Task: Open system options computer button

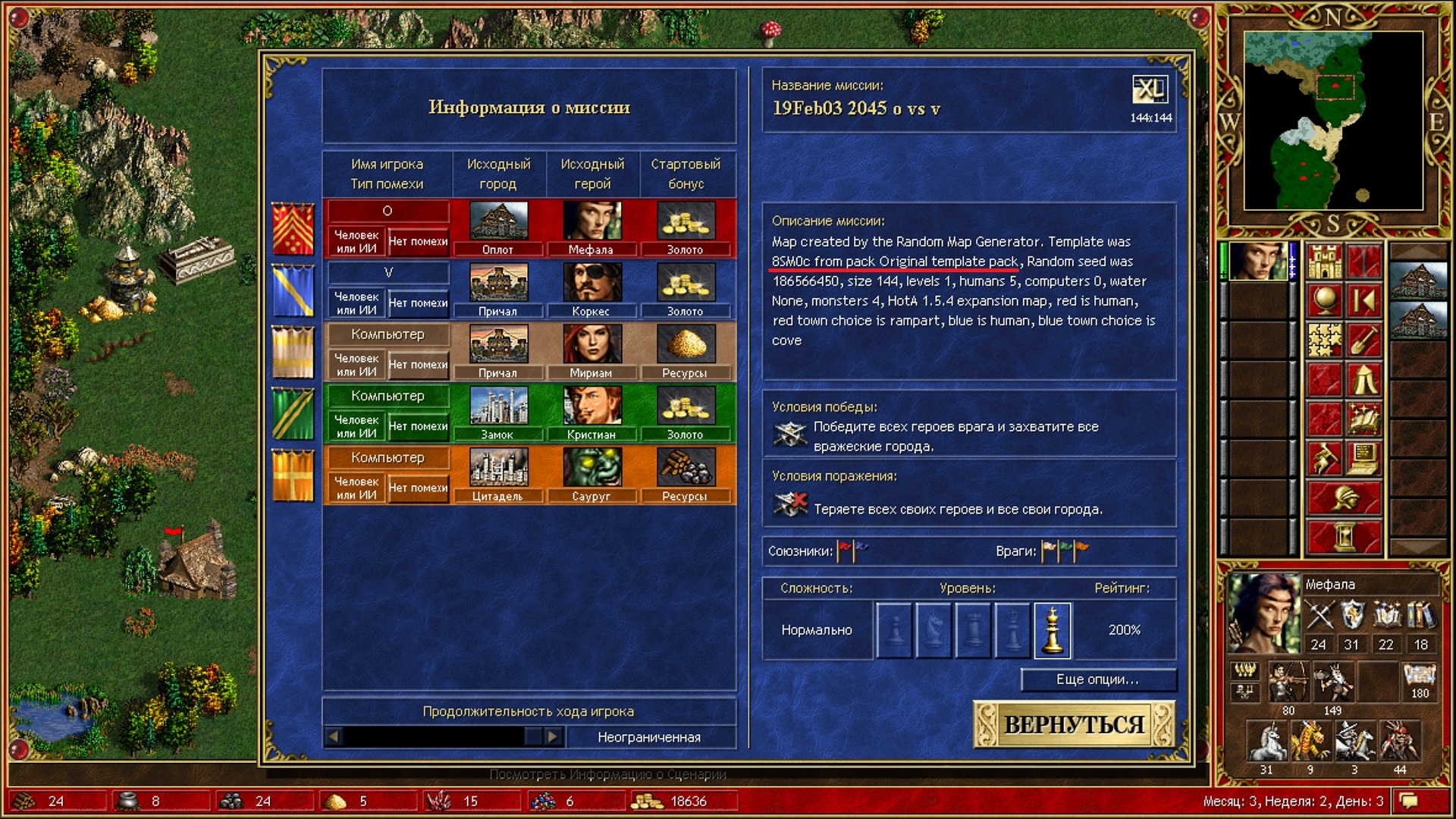Action: click(x=1363, y=458)
